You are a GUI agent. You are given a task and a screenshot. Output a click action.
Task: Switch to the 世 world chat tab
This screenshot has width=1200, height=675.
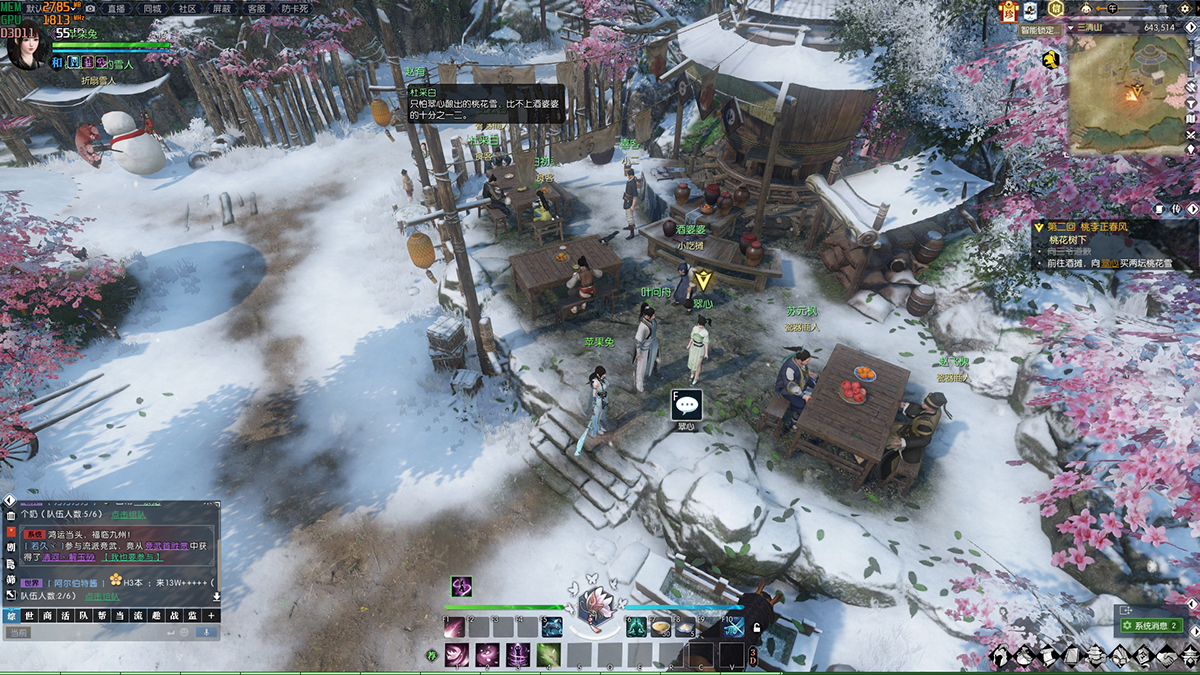point(28,616)
